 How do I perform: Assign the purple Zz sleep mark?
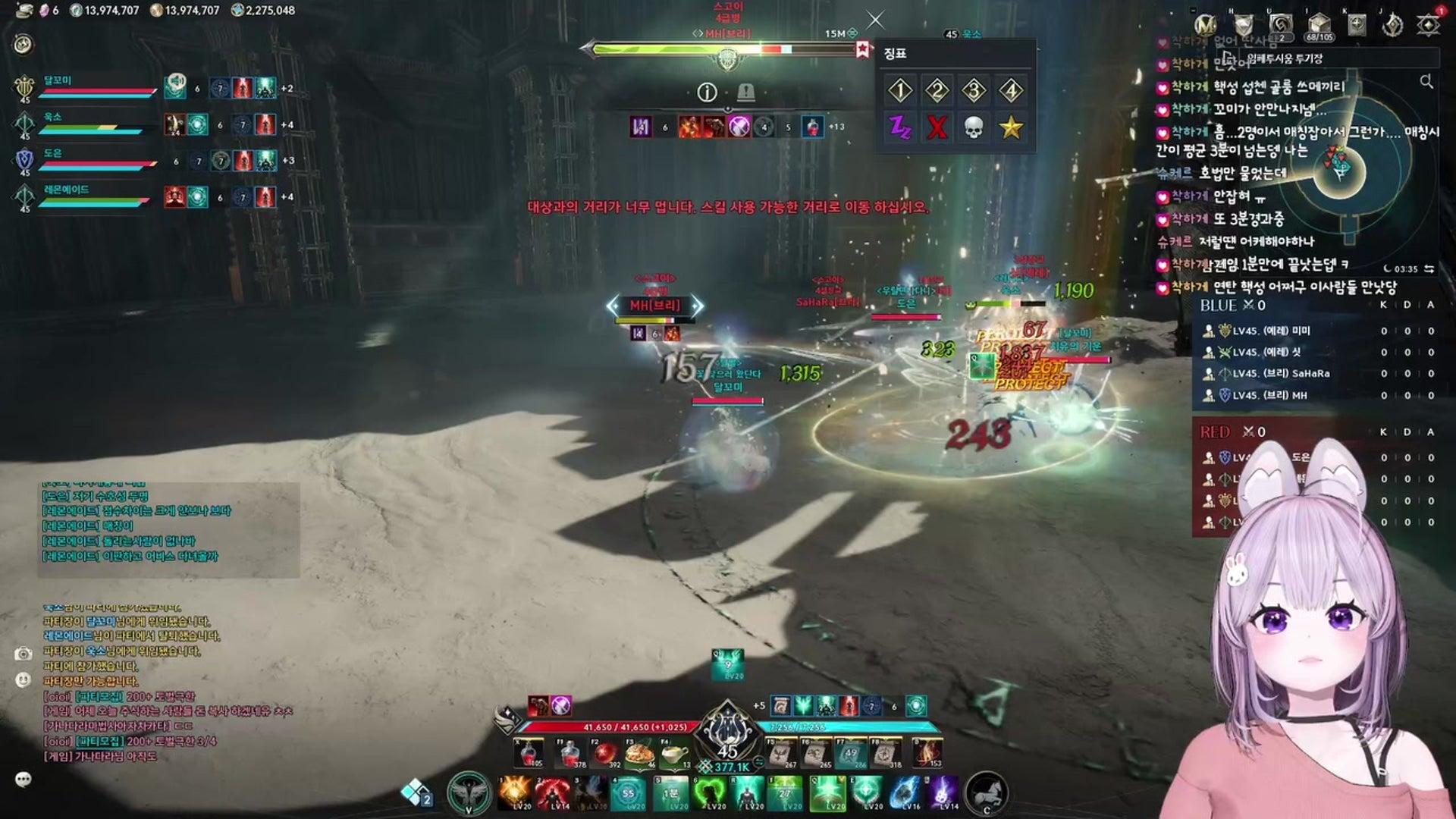(x=900, y=127)
